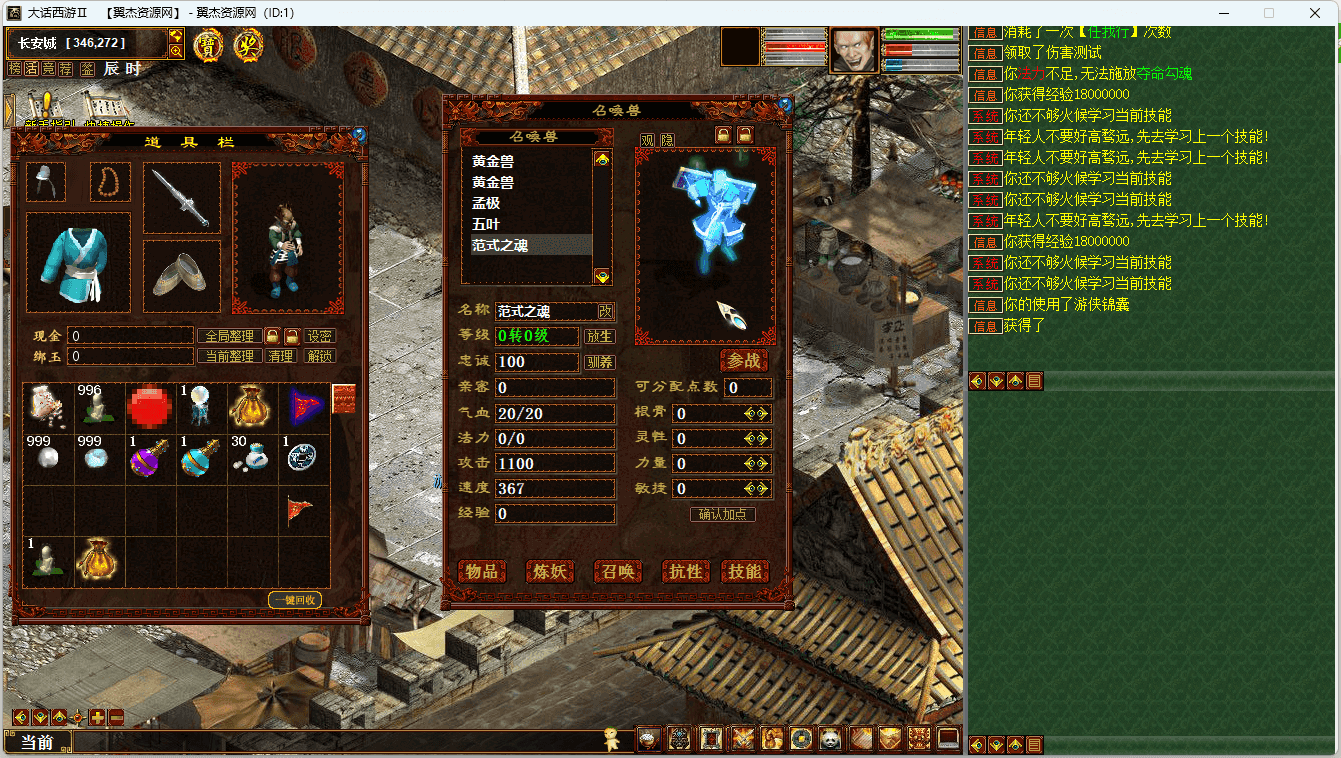Confirm points with 确认加点
1341x758 pixels.
pyautogui.click(x=723, y=515)
